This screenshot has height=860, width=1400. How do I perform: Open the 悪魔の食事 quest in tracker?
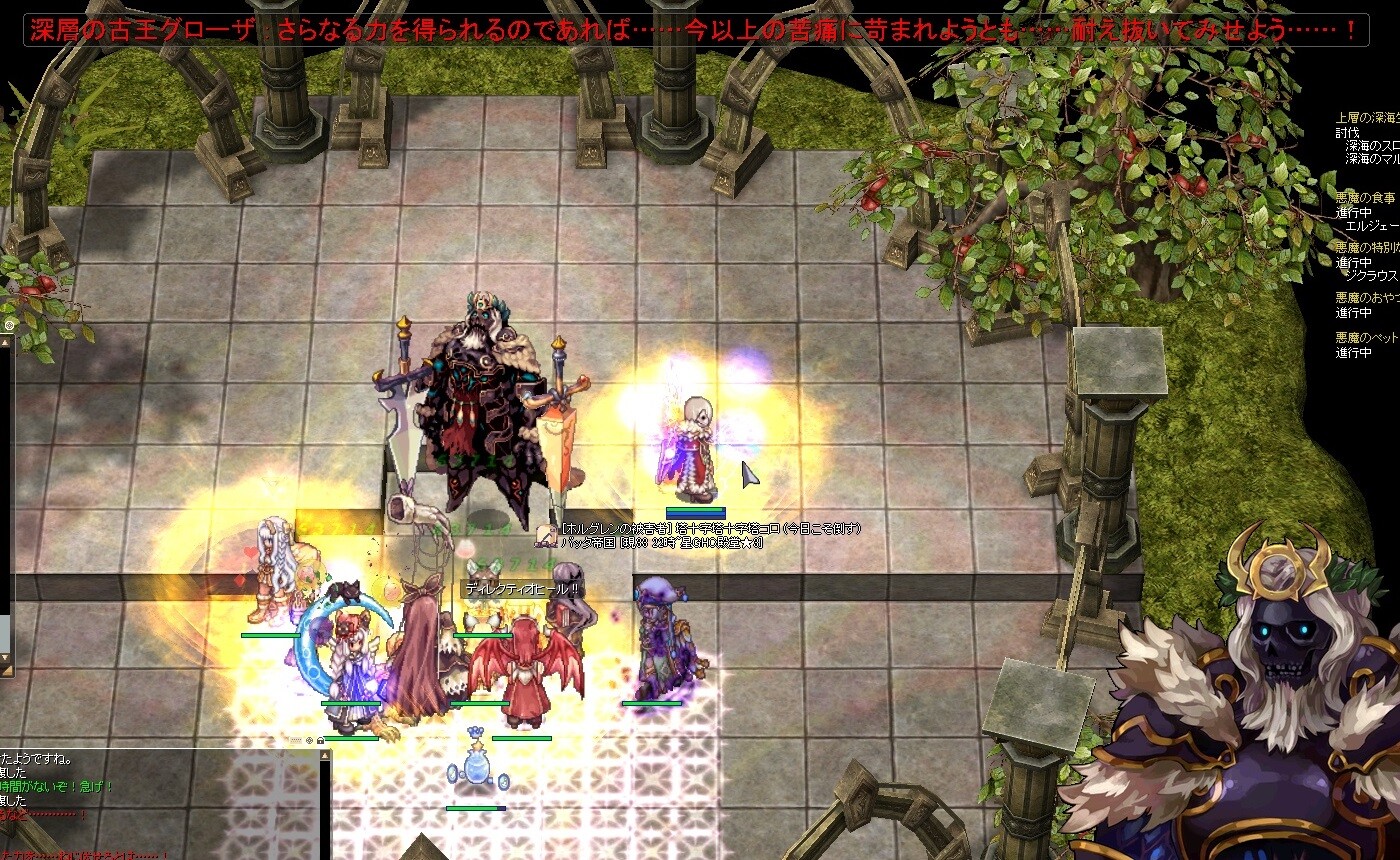[1367, 199]
